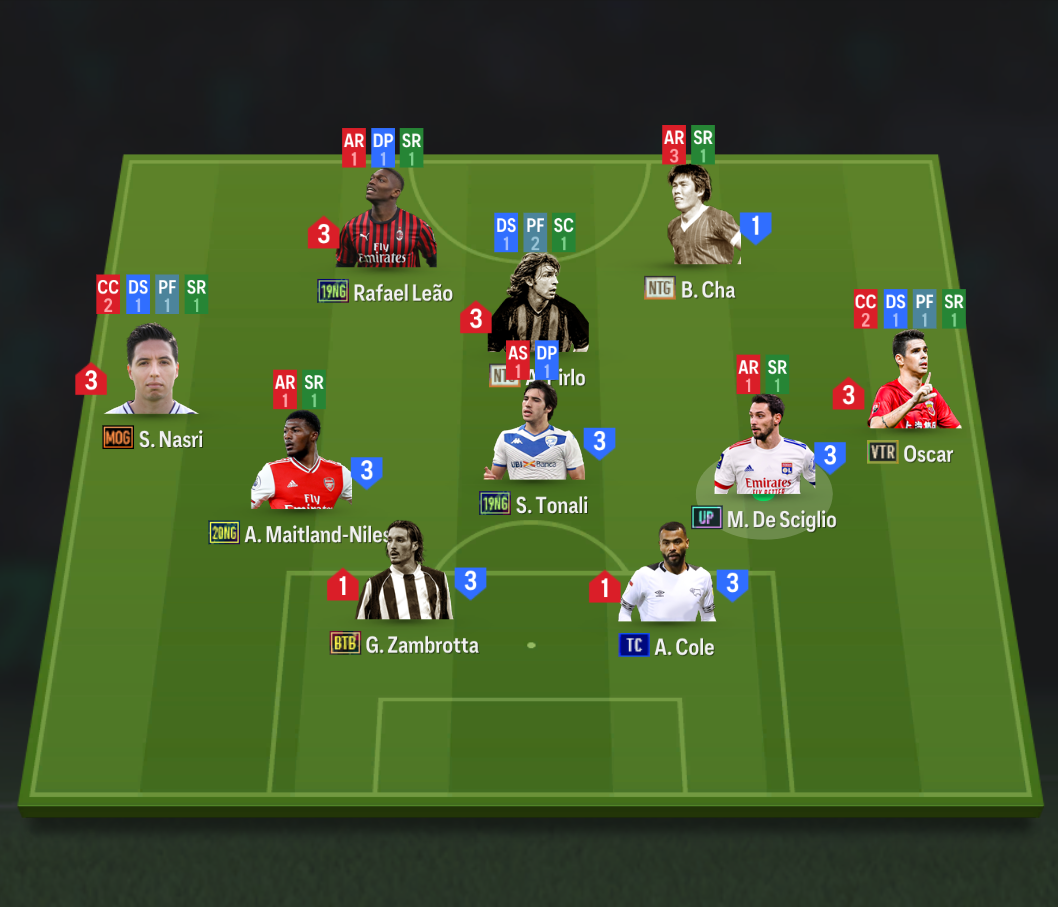Image resolution: width=1058 pixels, height=907 pixels.
Task: Select the Pirlo player card
Action: point(536,305)
